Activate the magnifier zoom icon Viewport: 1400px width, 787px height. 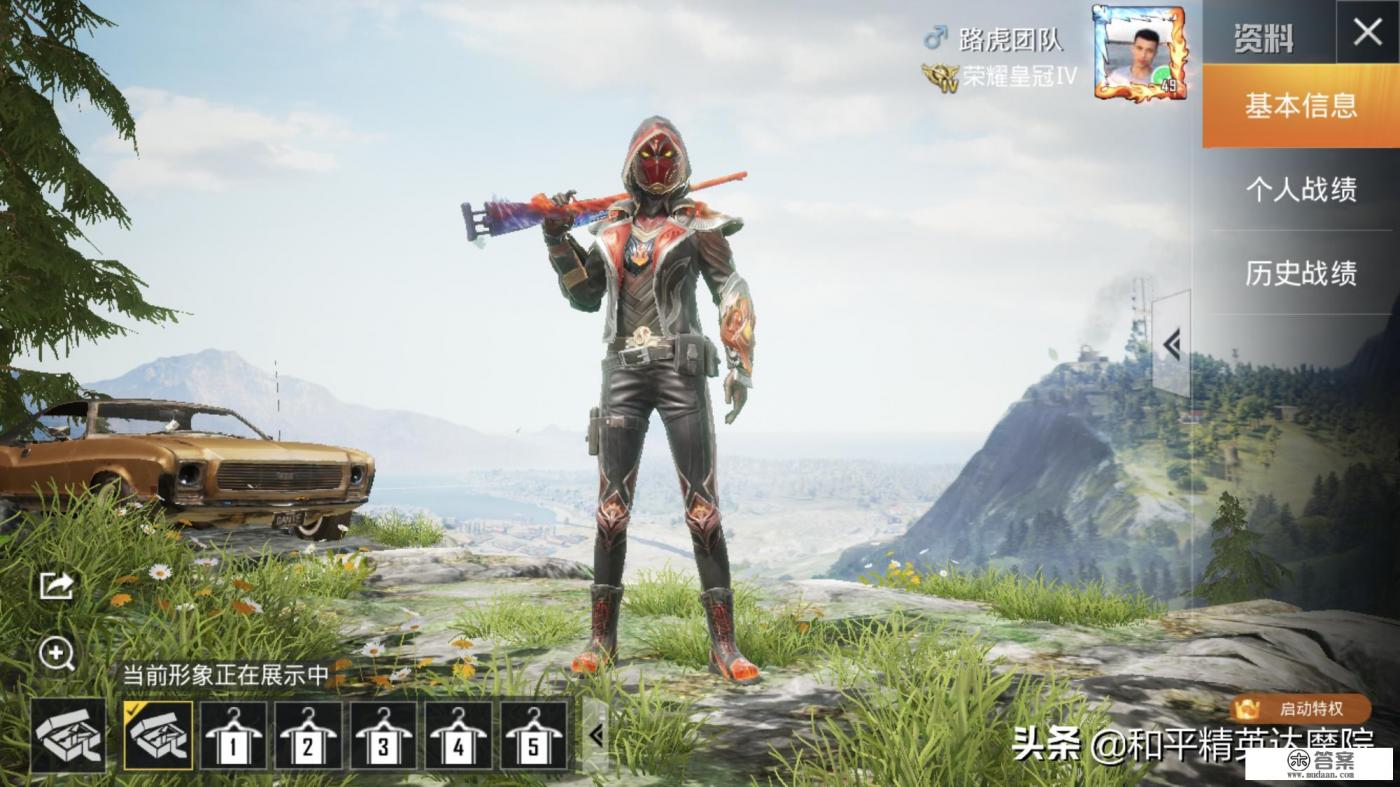tap(56, 654)
